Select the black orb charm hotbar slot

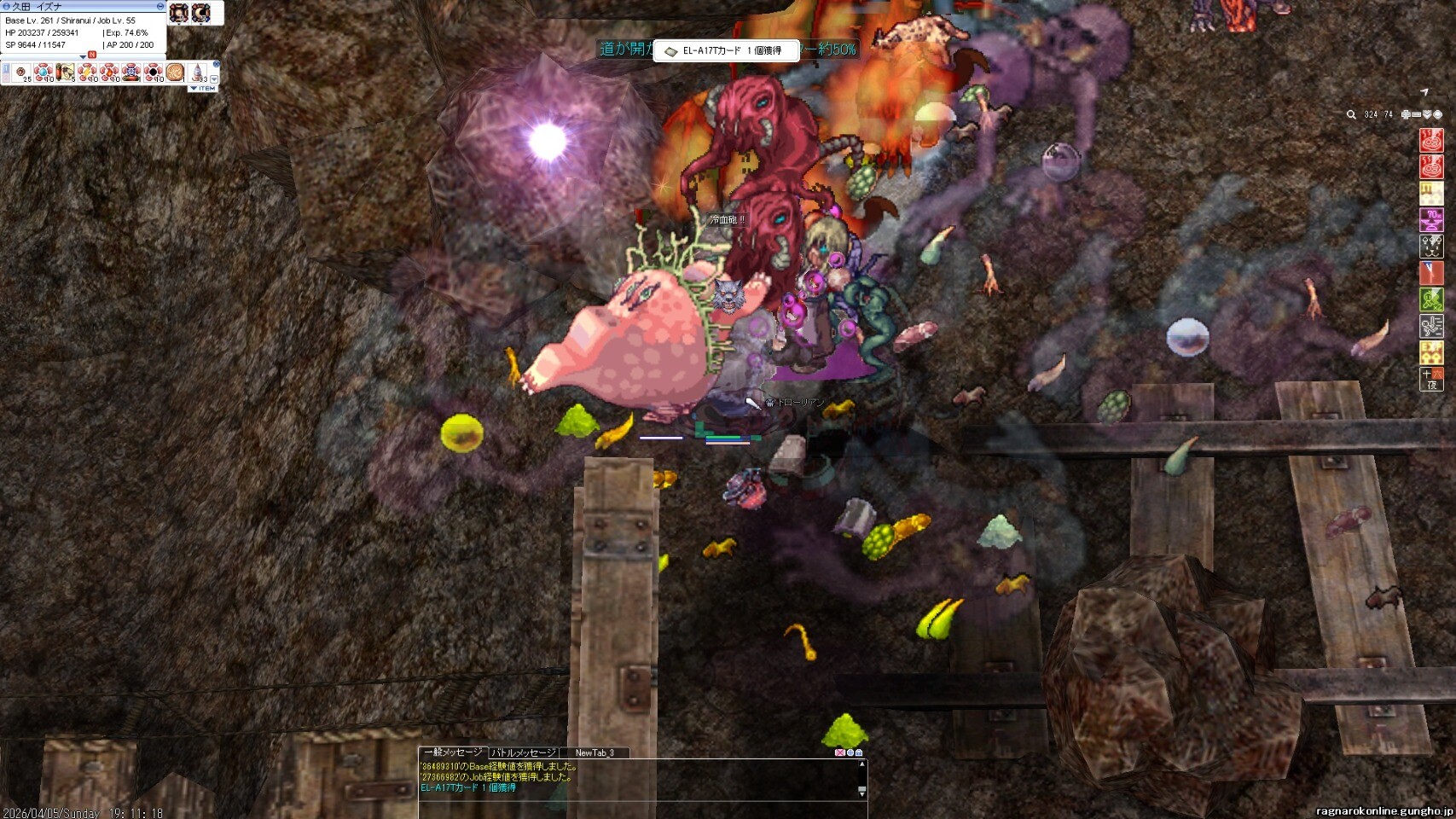point(154,73)
